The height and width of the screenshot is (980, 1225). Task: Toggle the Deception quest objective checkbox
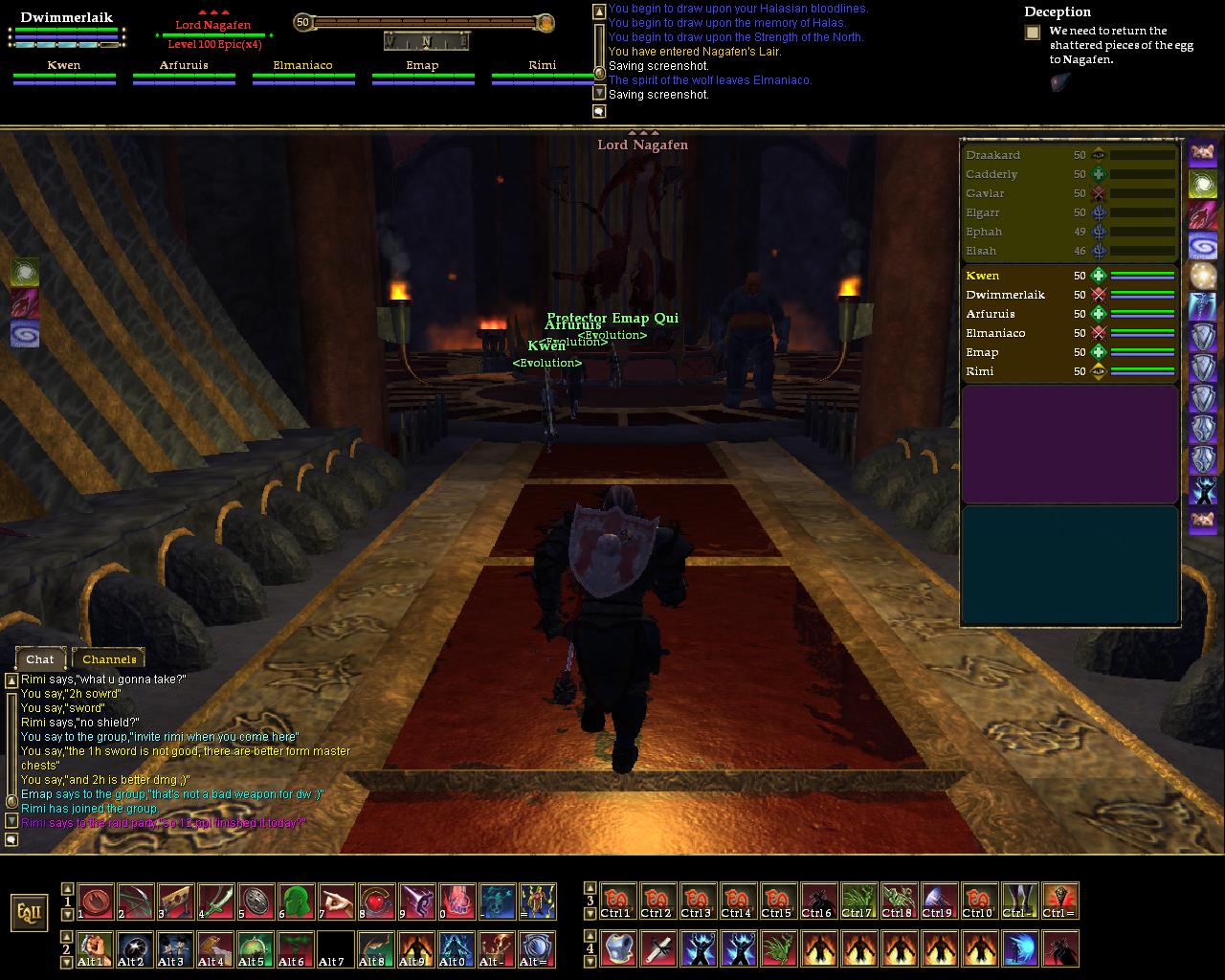[1033, 33]
